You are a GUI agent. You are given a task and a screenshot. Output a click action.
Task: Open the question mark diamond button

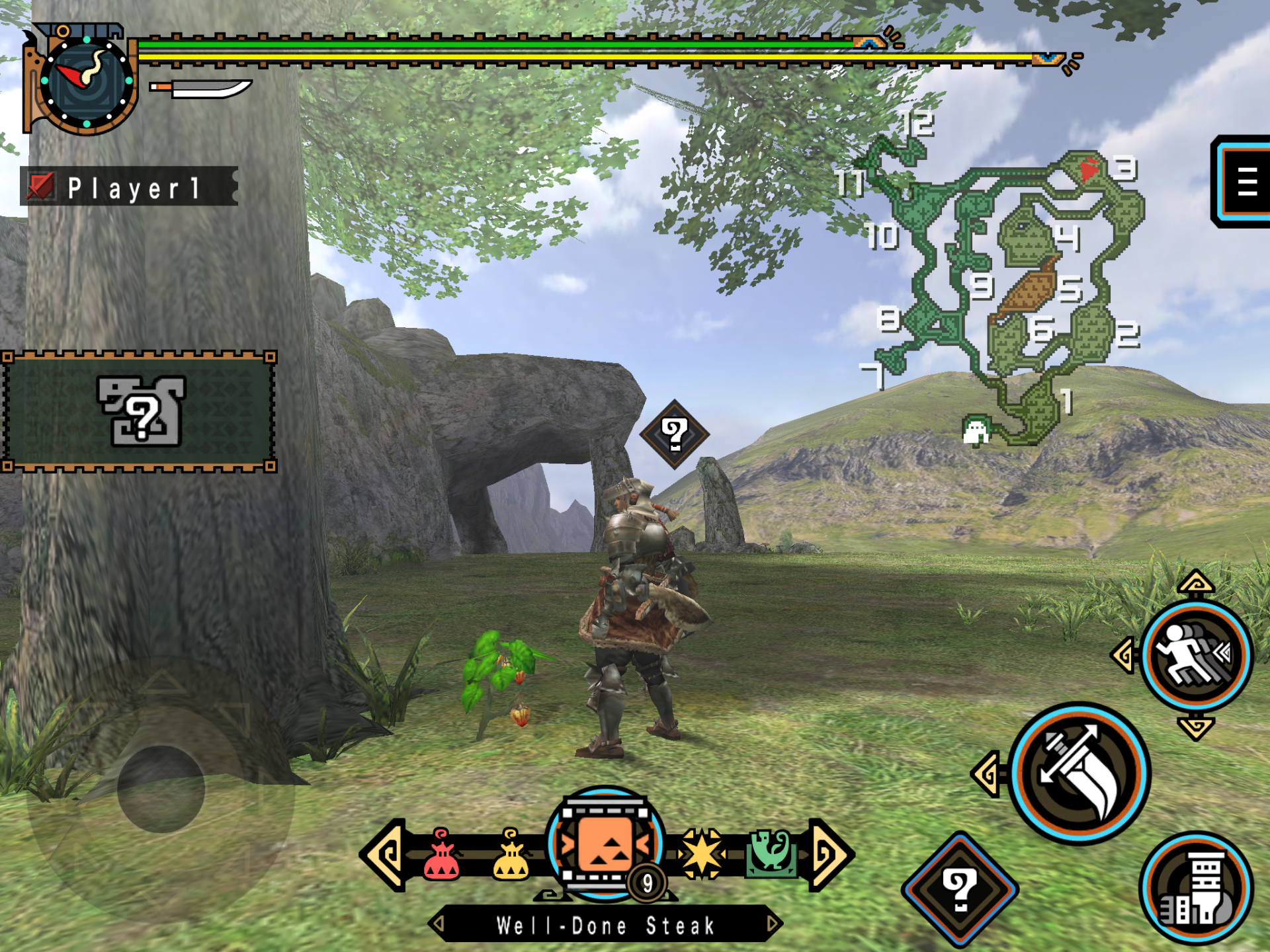click(960, 890)
